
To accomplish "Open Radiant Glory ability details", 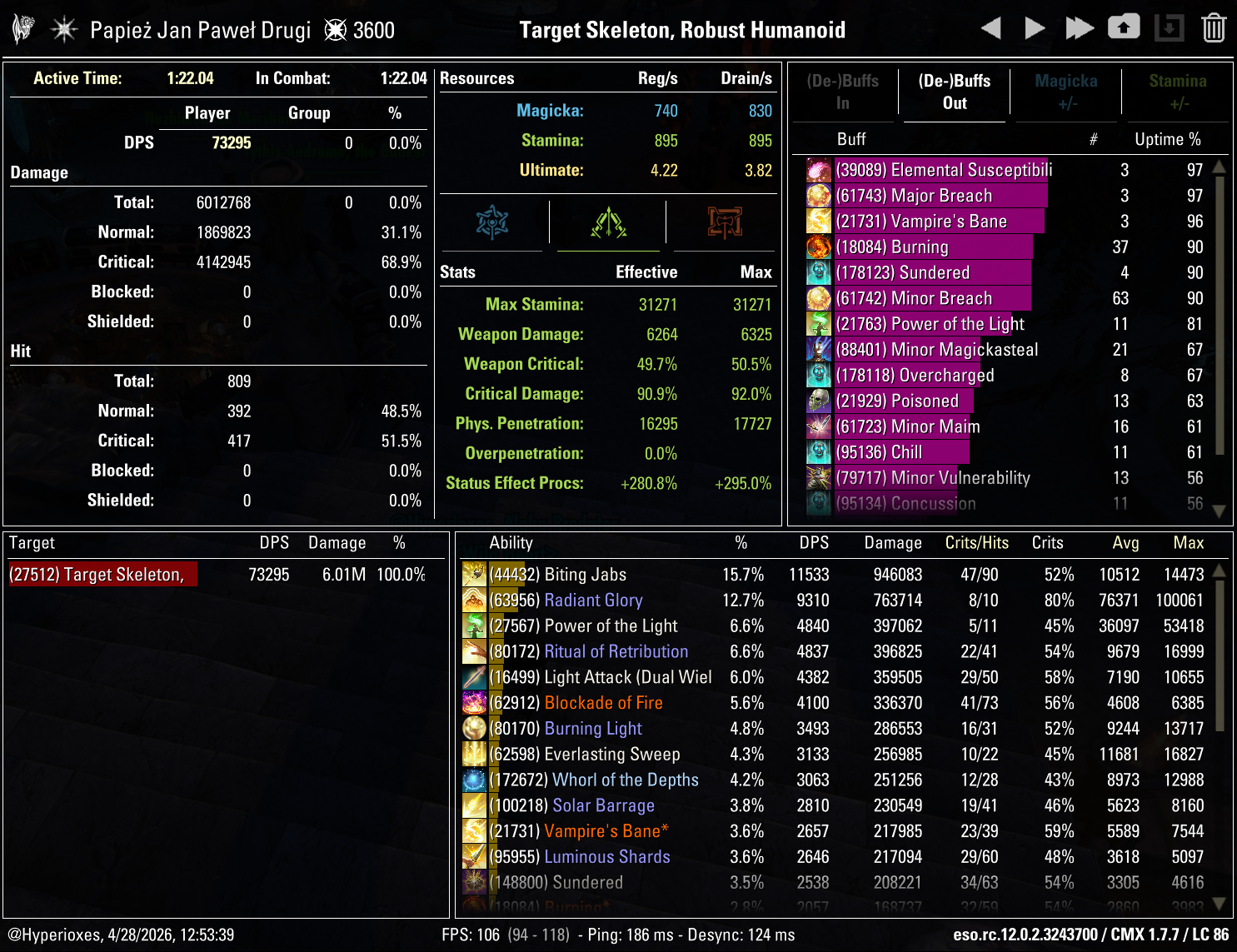I will coord(593,600).
